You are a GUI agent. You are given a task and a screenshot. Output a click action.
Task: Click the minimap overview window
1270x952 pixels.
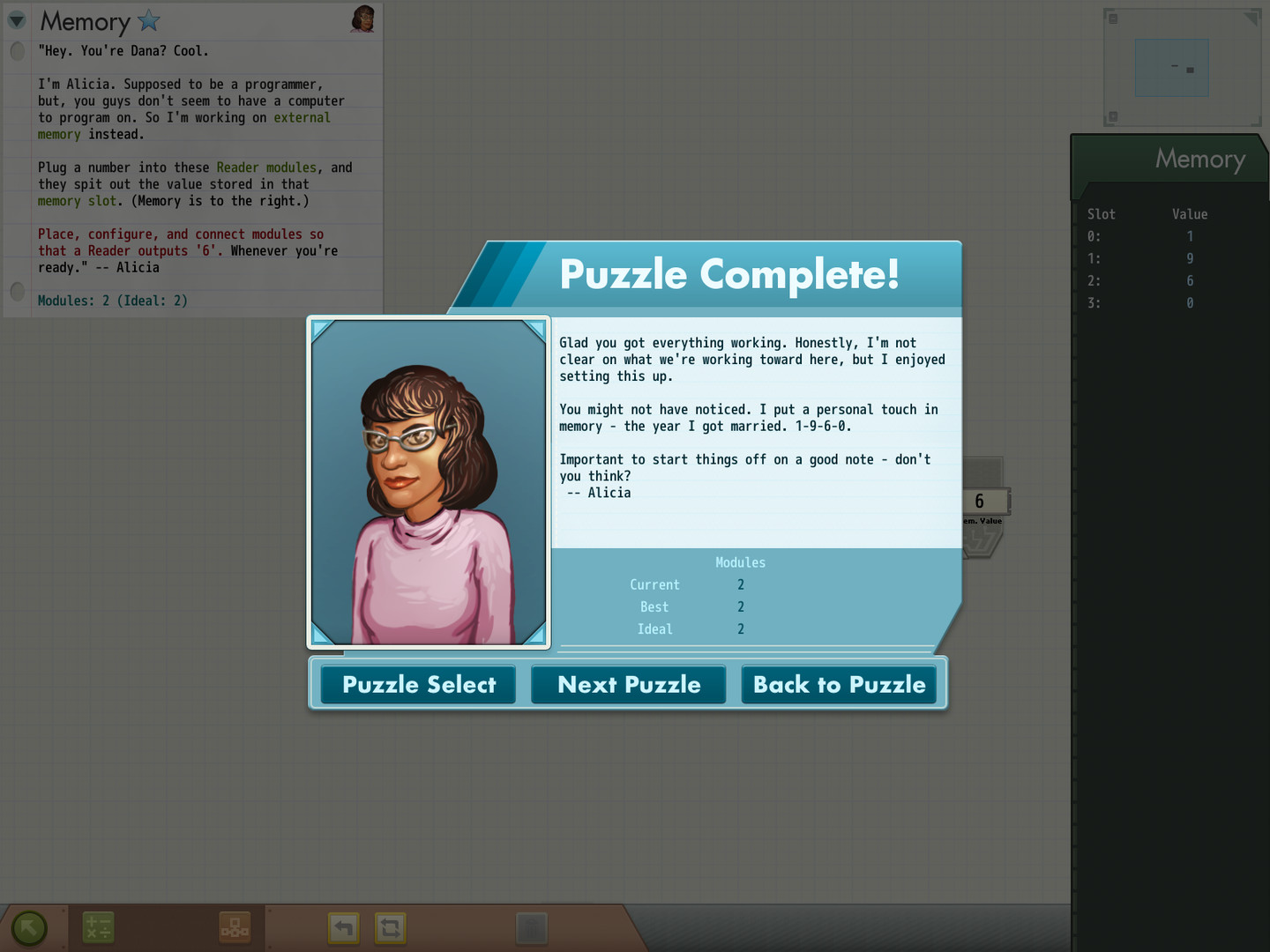pyautogui.click(x=1172, y=68)
